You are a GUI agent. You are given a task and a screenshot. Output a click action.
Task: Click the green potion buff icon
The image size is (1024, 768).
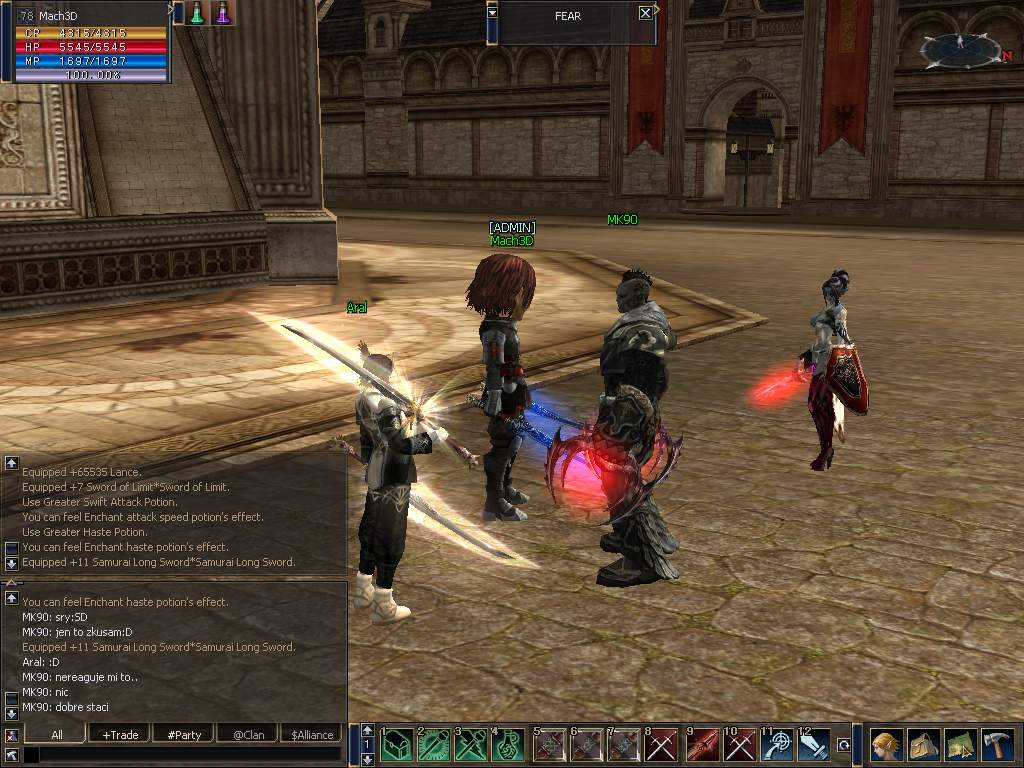tap(198, 13)
